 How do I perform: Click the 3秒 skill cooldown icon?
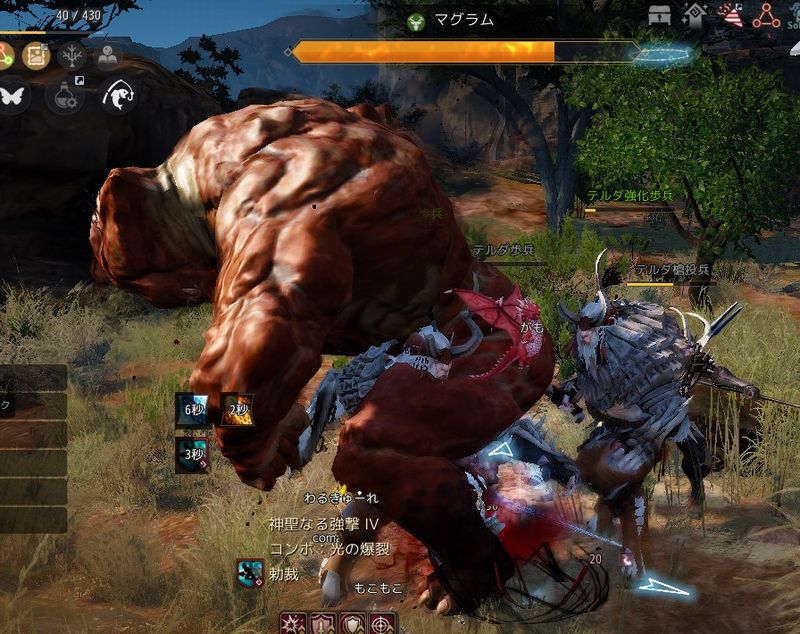[191, 451]
